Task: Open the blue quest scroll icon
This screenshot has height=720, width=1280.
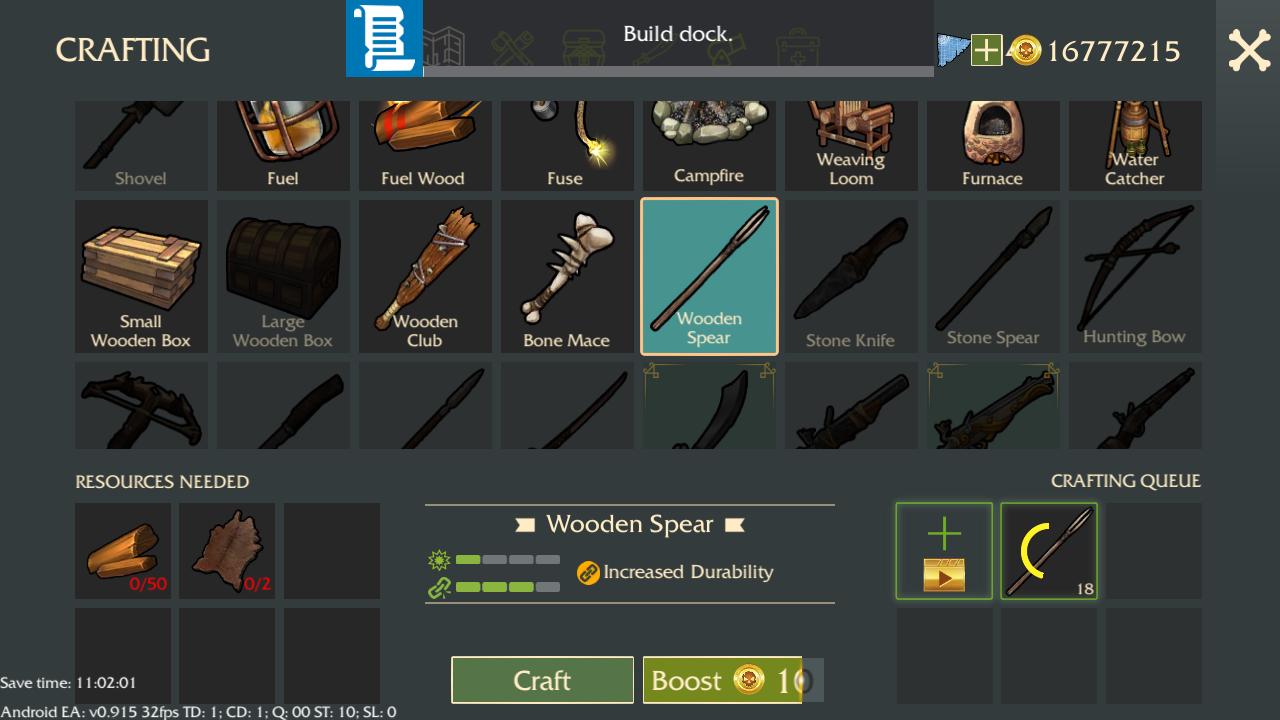Action: pos(384,38)
